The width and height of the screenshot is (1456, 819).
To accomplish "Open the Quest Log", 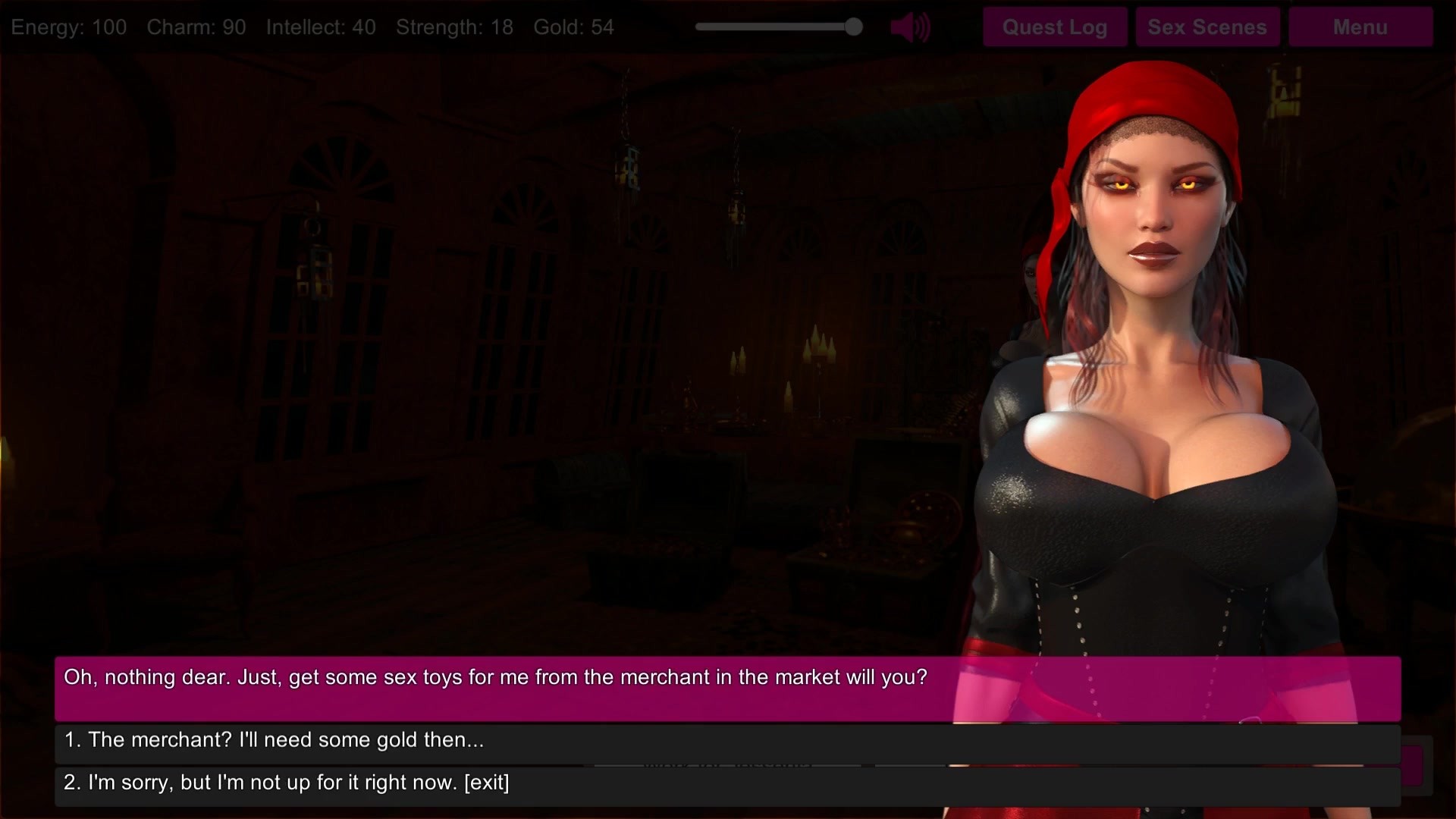I will coord(1054,27).
